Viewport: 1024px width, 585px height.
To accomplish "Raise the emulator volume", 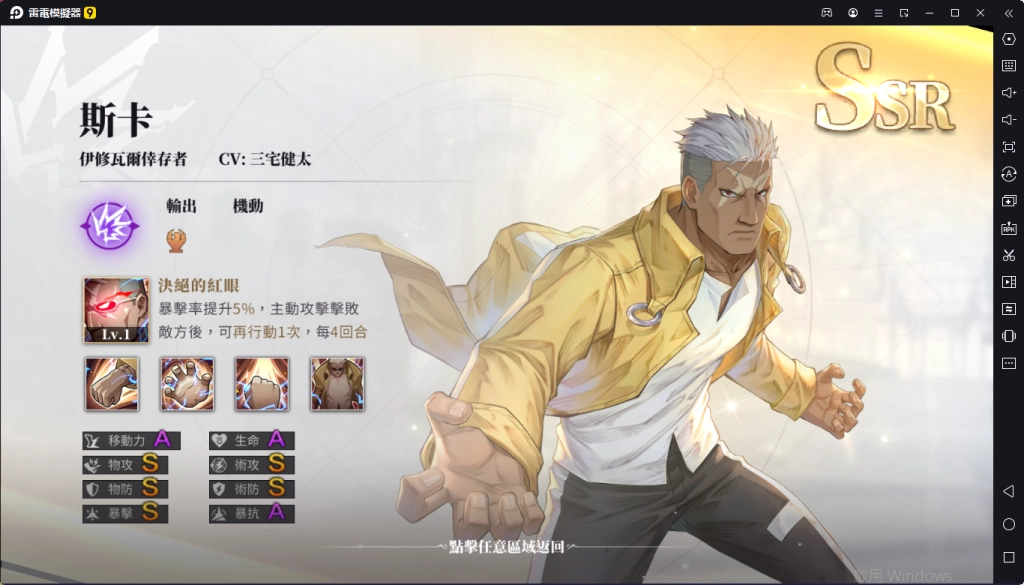I will click(x=1009, y=92).
